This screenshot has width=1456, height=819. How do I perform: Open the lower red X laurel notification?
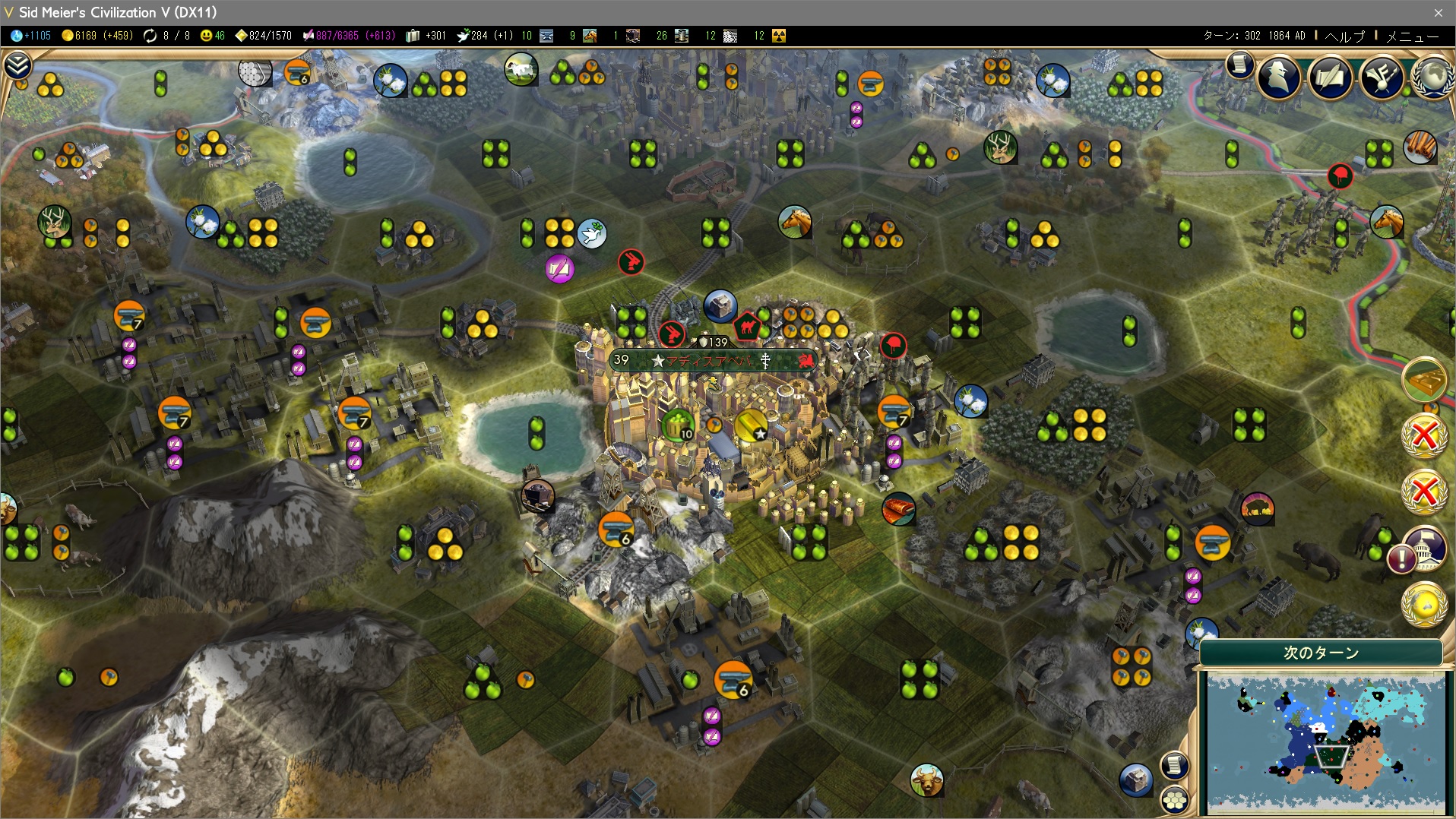pyautogui.click(x=1423, y=492)
